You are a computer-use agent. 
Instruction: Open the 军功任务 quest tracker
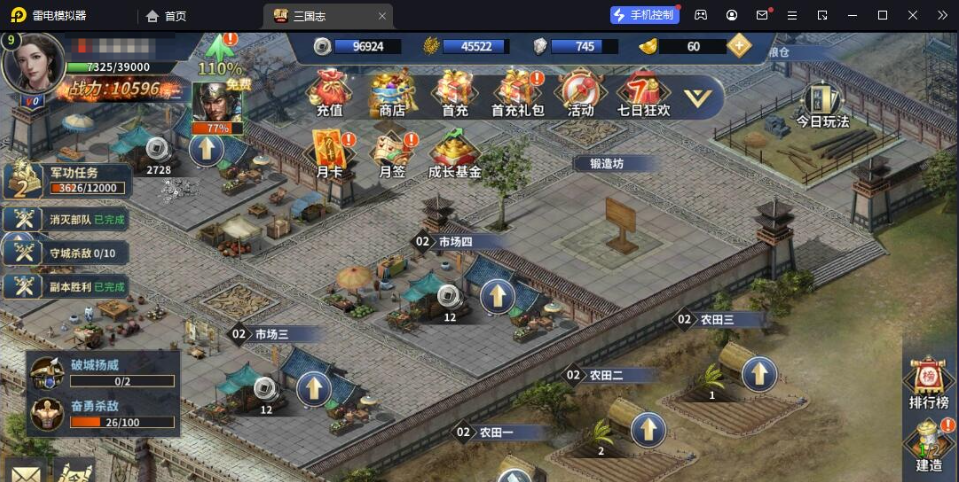coord(66,180)
